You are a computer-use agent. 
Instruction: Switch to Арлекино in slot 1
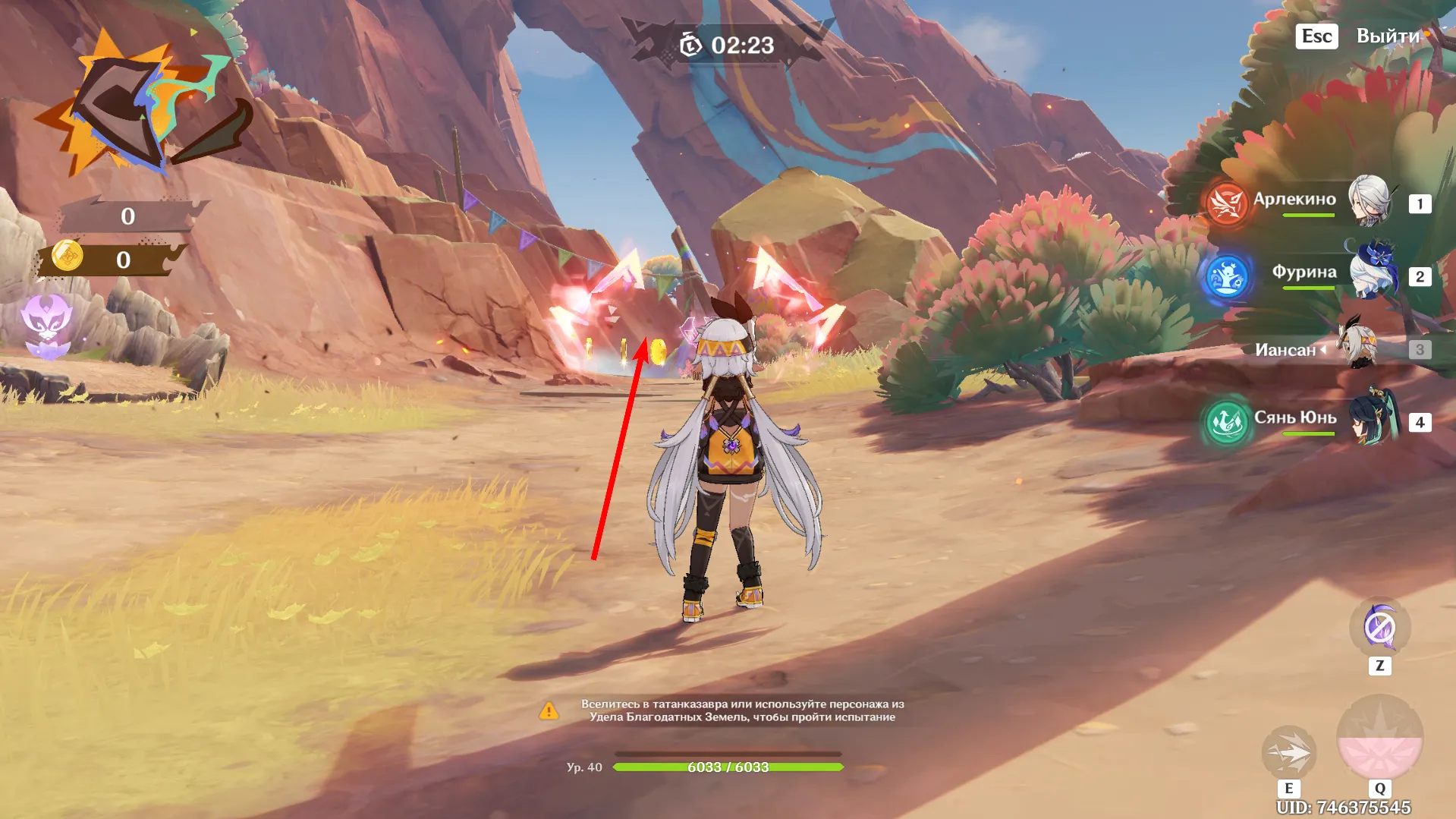pyautogui.click(x=1419, y=203)
